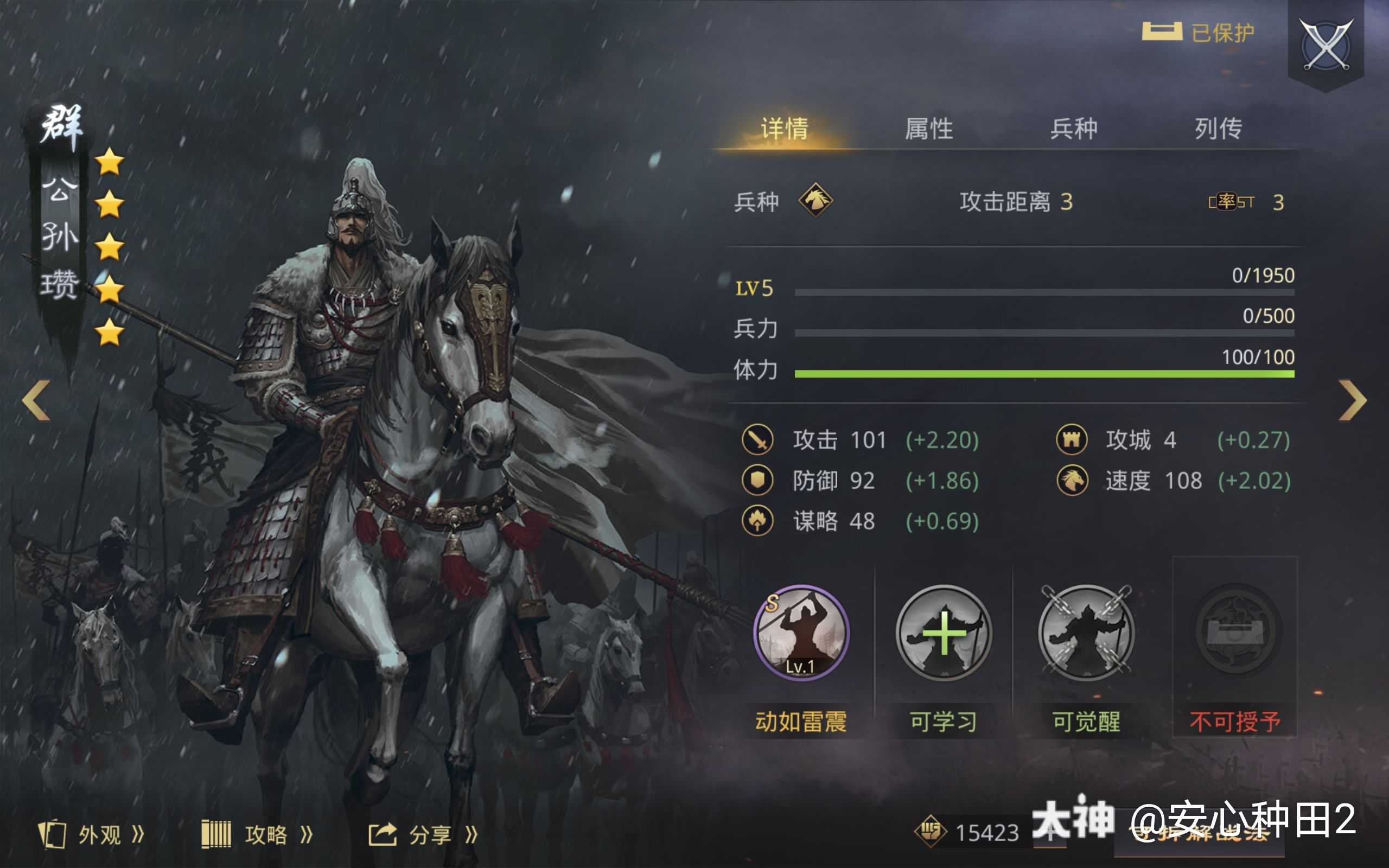1389x868 pixels.
Task: Click the siege fortress stat icon
Action: 1072,441
